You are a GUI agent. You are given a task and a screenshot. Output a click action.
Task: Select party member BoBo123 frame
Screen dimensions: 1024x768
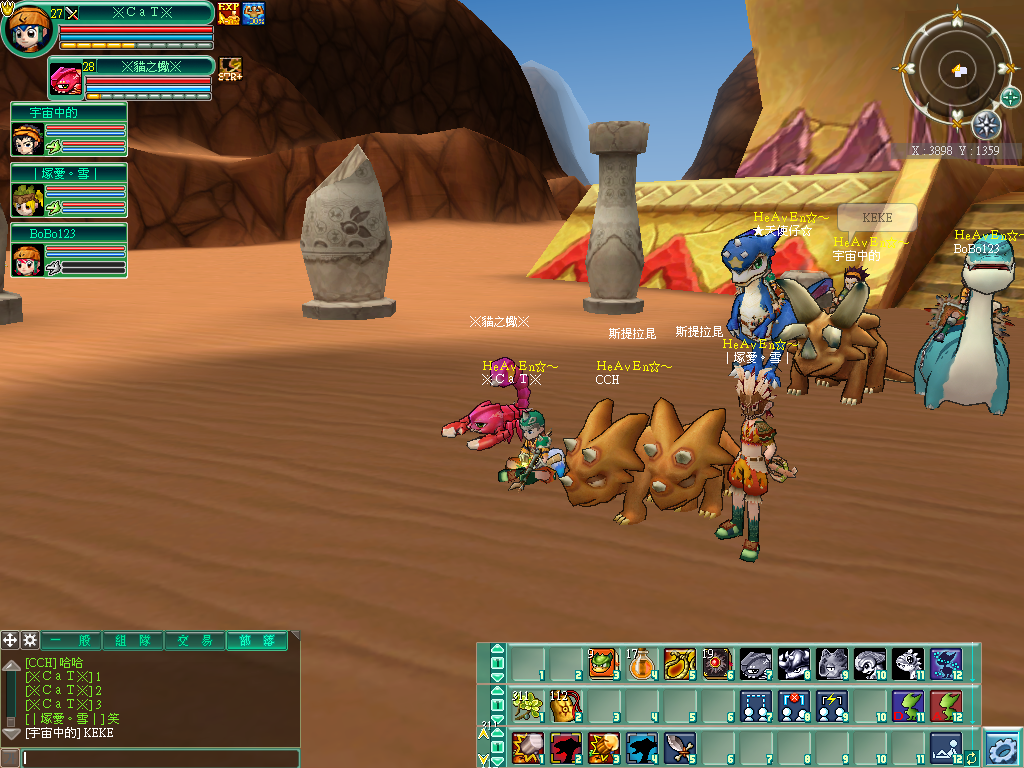pyautogui.click(x=68, y=251)
